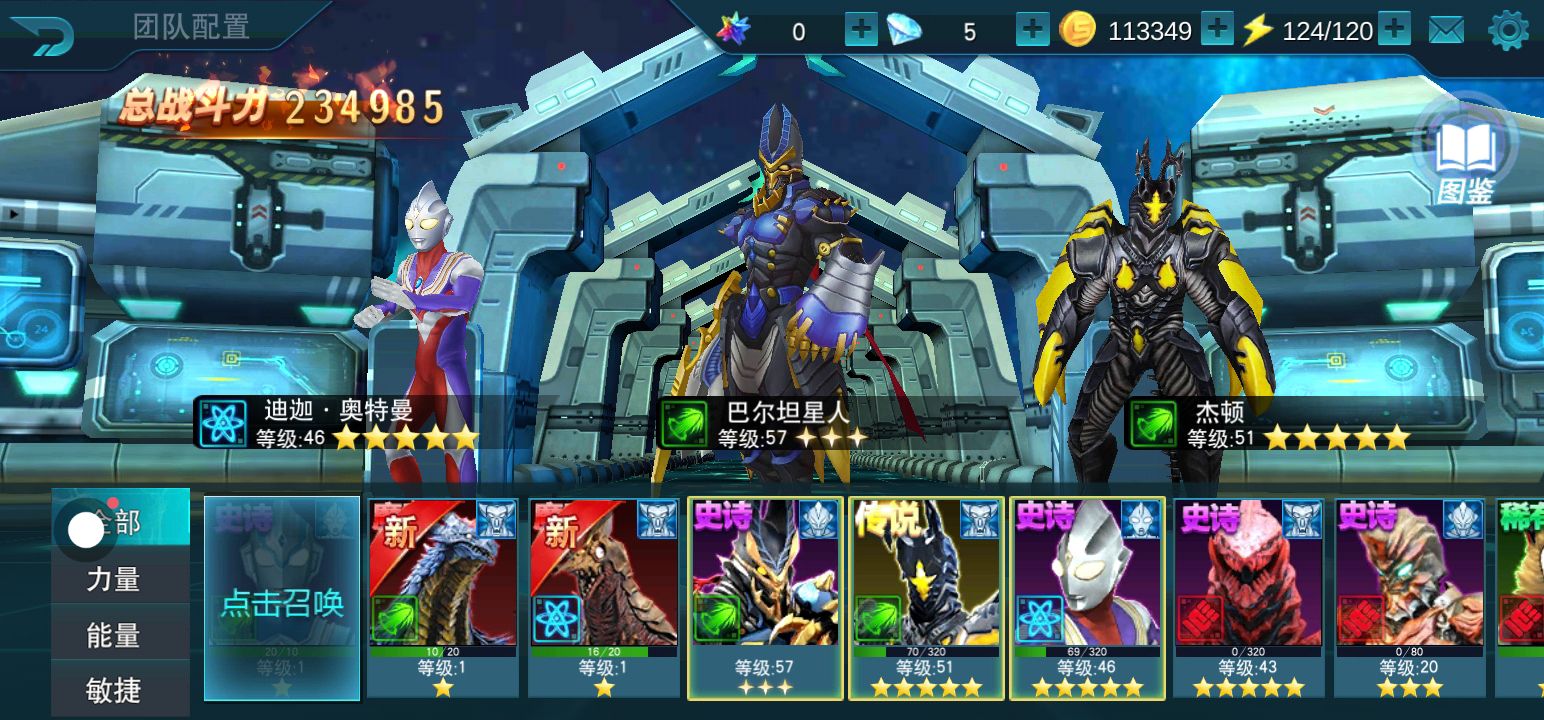The image size is (1544, 720).
Task: Choose the level 46 Tiga hero card
Action: pos(1087,597)
